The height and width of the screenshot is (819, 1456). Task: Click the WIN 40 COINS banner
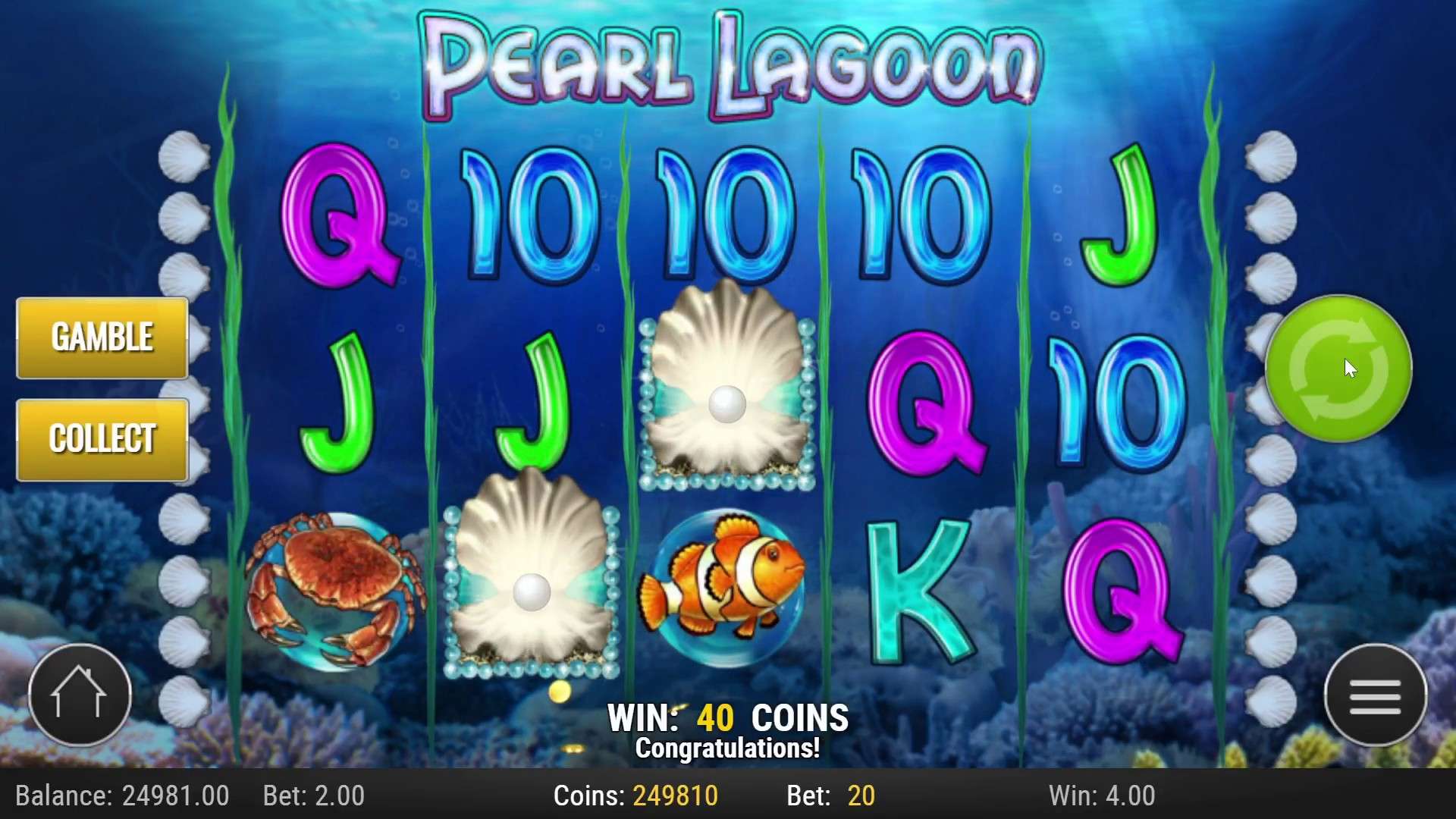point(728,715)
